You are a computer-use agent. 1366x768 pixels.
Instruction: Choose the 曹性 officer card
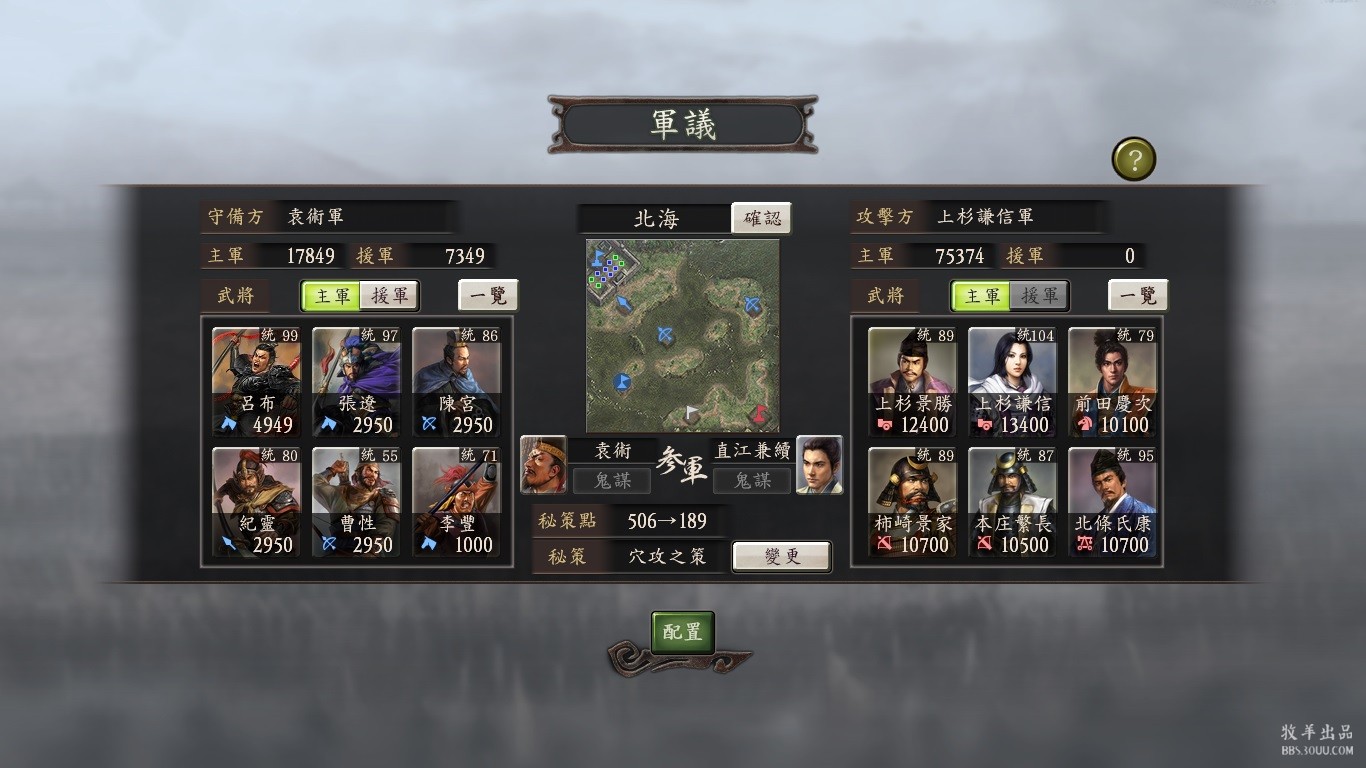[x=356, y=502]
